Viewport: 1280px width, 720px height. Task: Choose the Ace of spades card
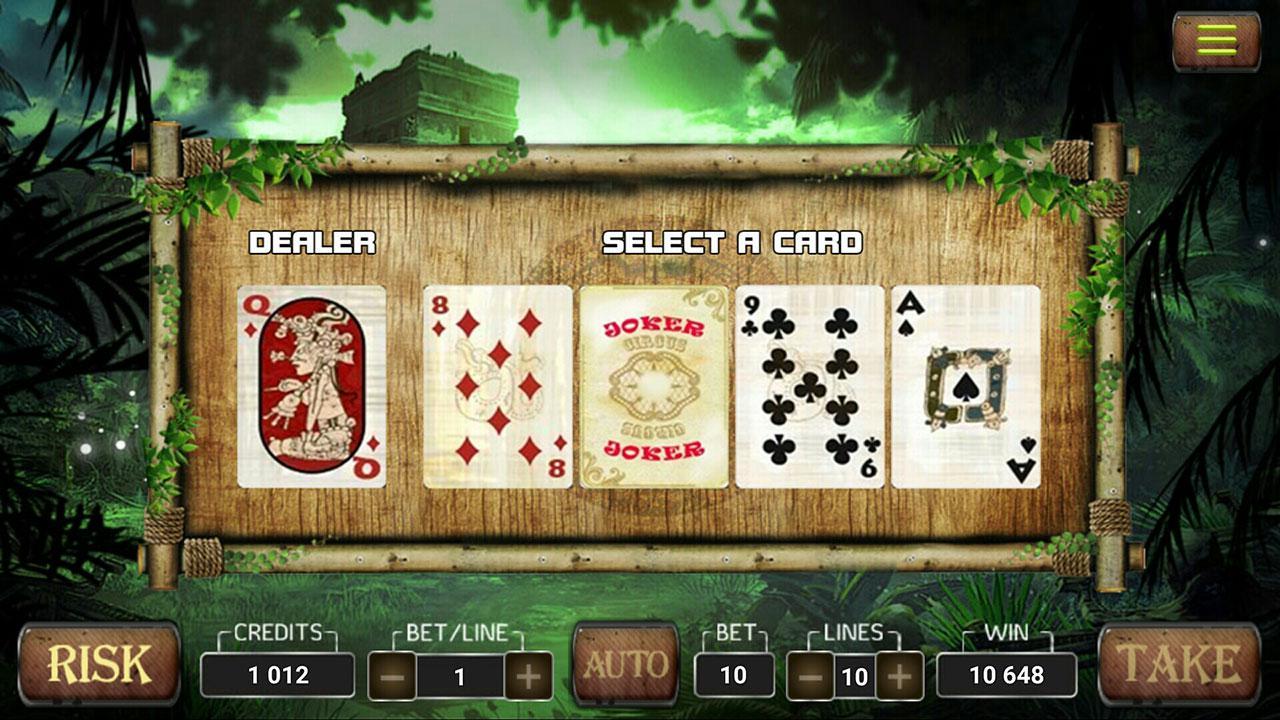tap(966, 385)
